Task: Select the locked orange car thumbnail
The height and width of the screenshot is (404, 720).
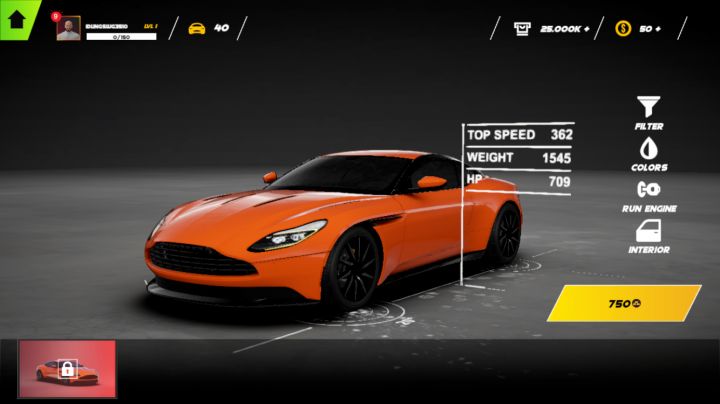Action: coord(68,369)
